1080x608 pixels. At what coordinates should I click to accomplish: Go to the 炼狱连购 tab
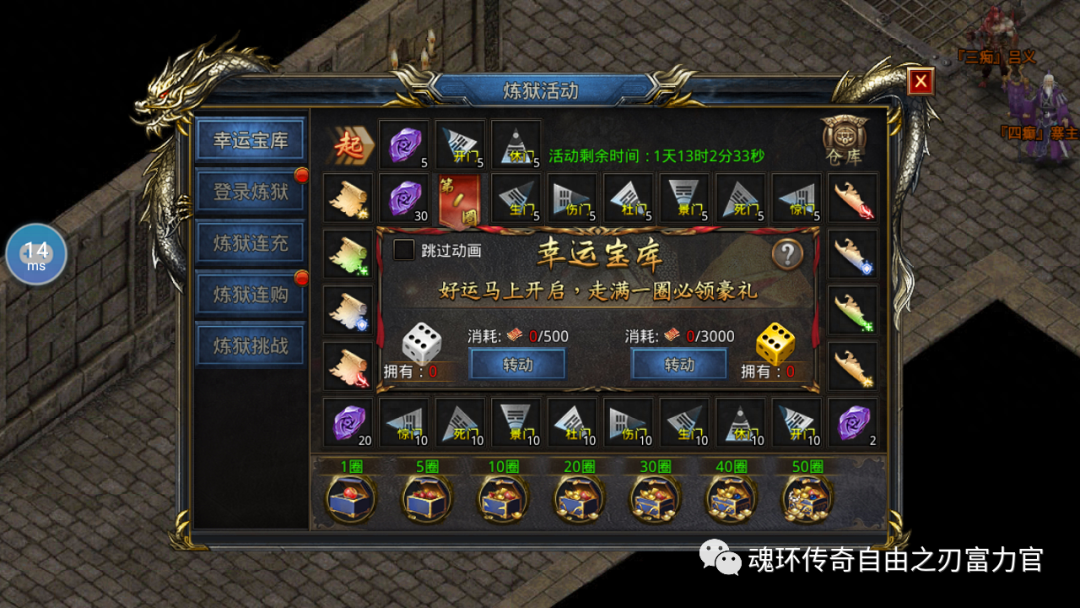[x=250, y=294]
